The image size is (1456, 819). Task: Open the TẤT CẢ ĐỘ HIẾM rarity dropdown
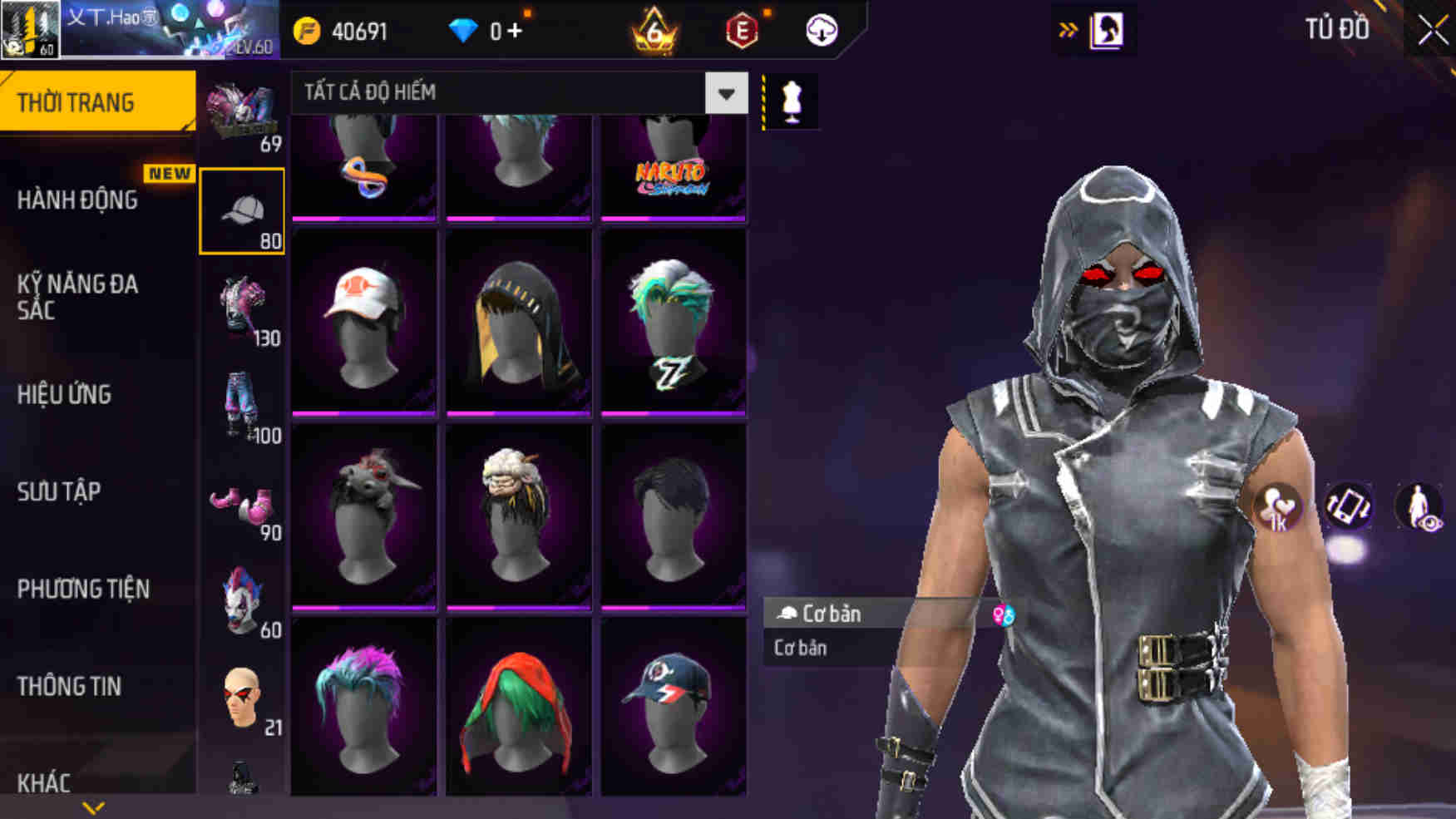click(511, 93)
